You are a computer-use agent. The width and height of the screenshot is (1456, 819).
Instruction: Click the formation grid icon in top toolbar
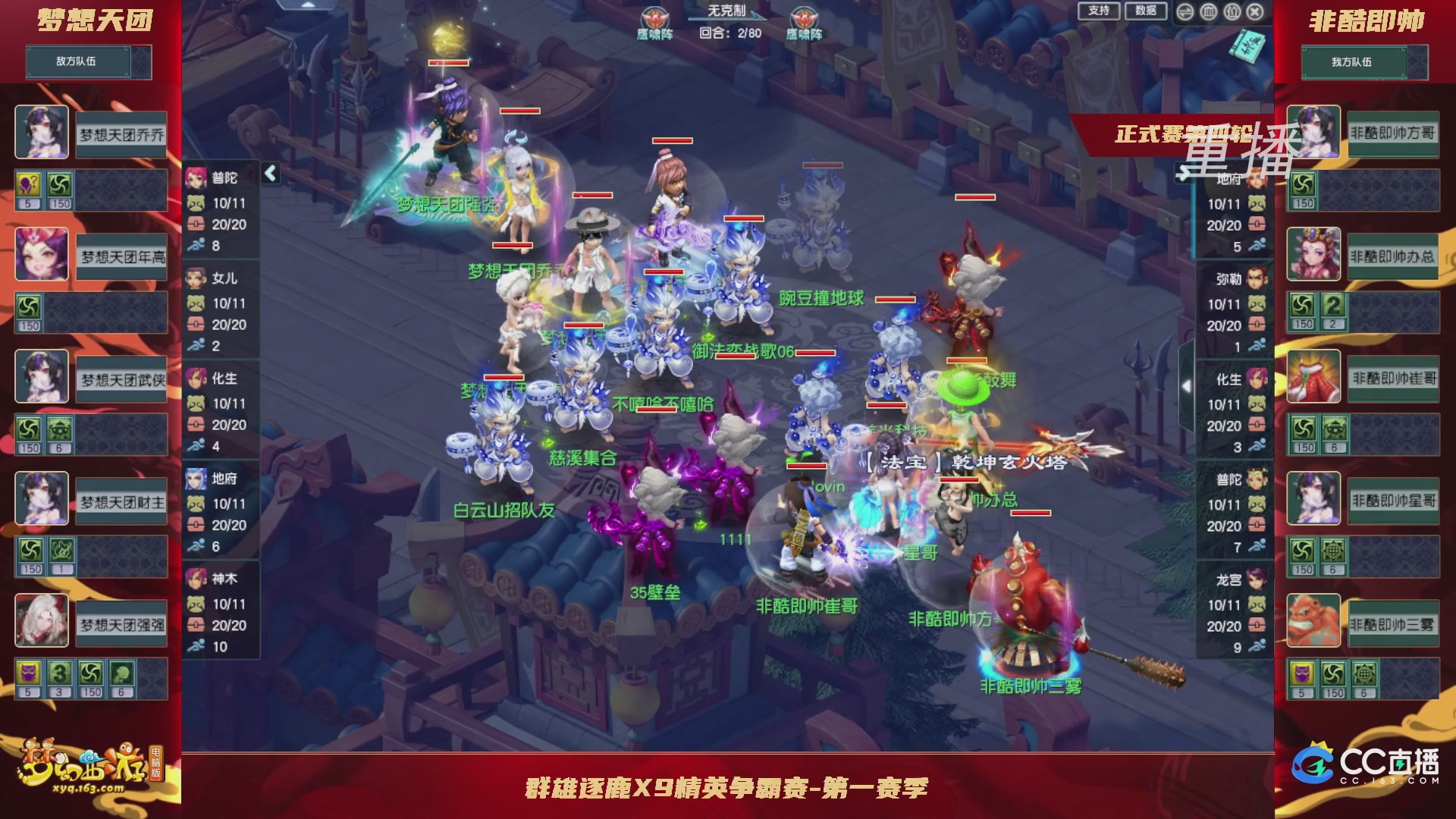pyautogui.click(x=1209, y=12)
